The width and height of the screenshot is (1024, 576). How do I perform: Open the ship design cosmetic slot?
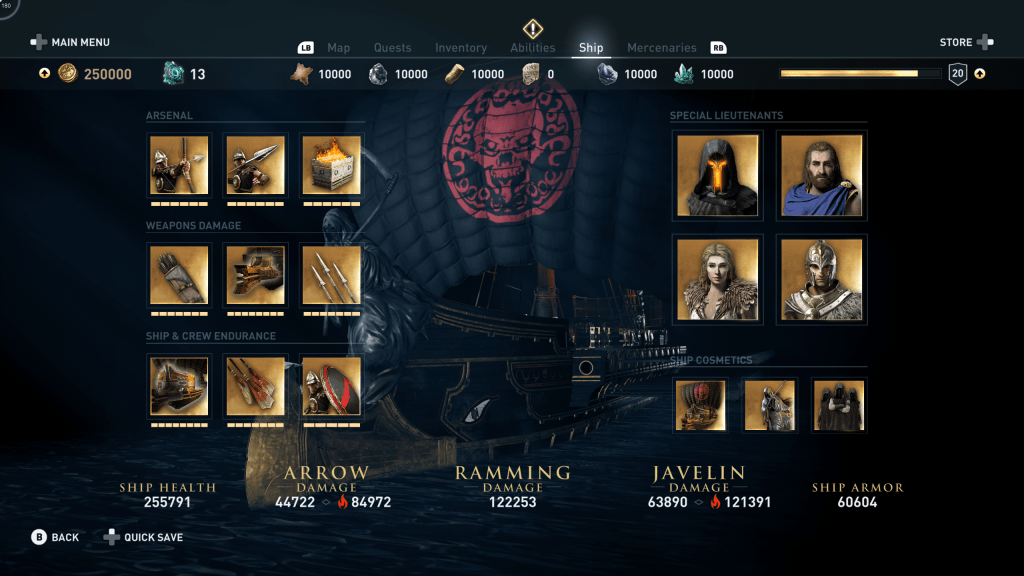pyautogui.click(x=700, y=405)
